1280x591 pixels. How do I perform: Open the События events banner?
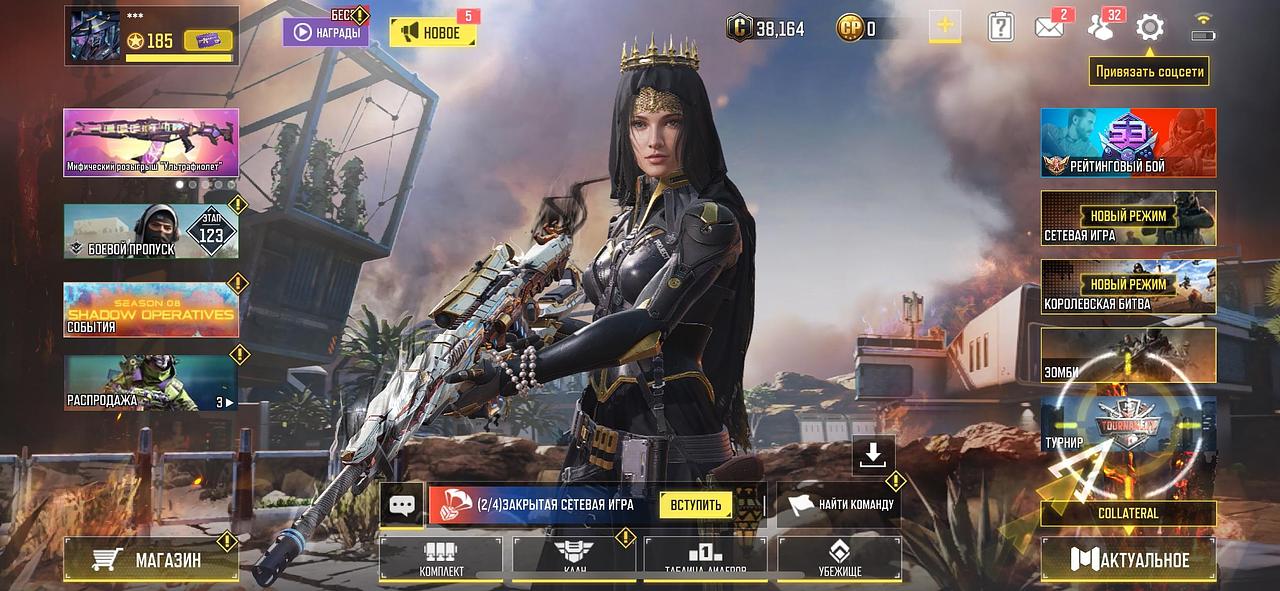[151, 309]
